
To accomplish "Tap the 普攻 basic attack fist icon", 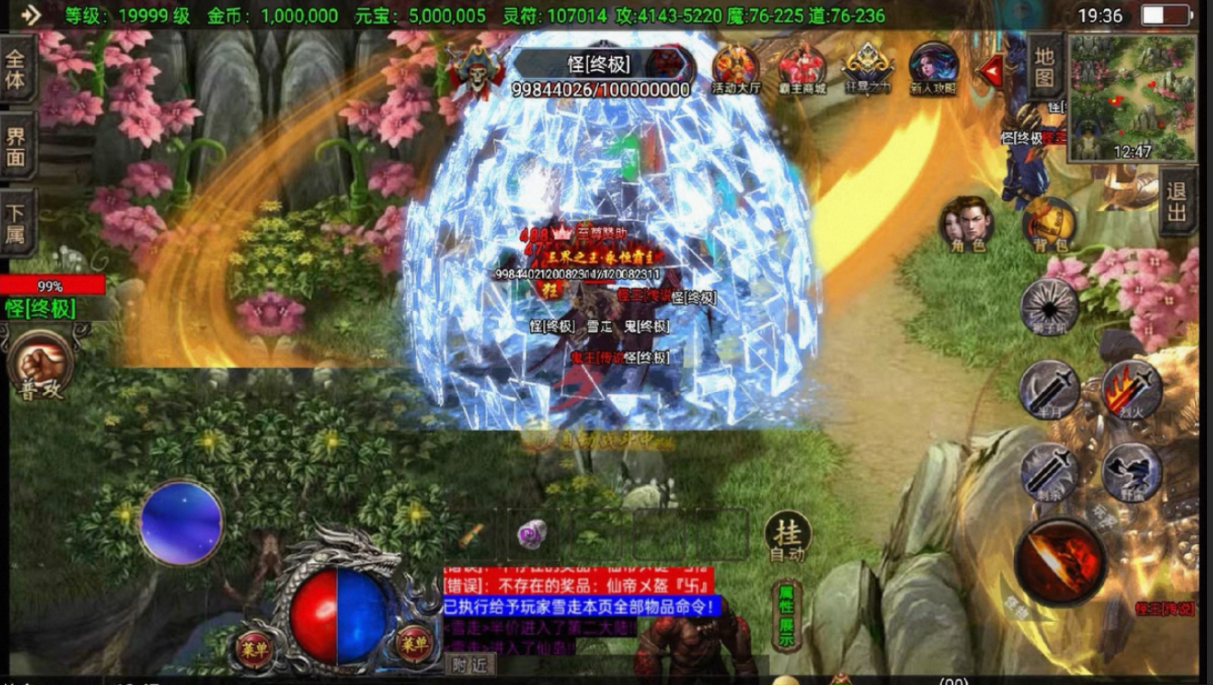I will [41, 365].
